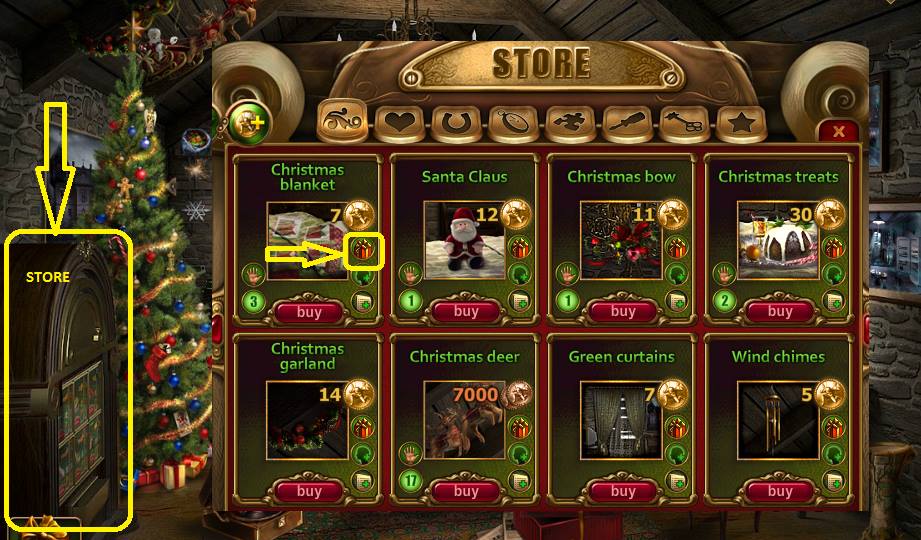The height and width of the screenshot is (540, 921).
Task: Buy the Wind chimes
Action: click(779, 491)
